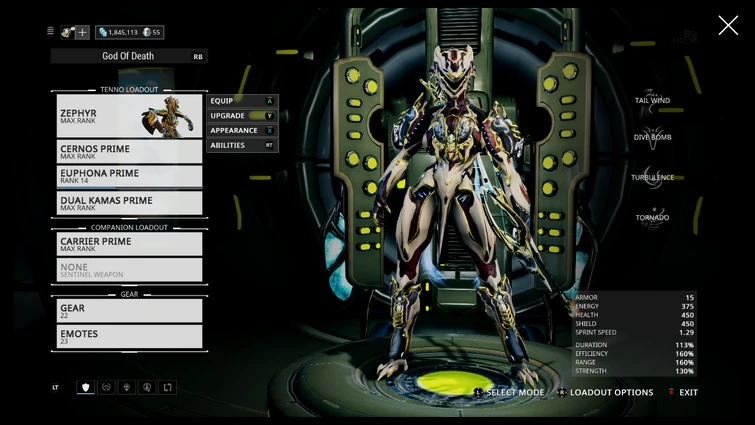Open the Emotes loadout
Screen dimensions: 755x425
point(128,337)
